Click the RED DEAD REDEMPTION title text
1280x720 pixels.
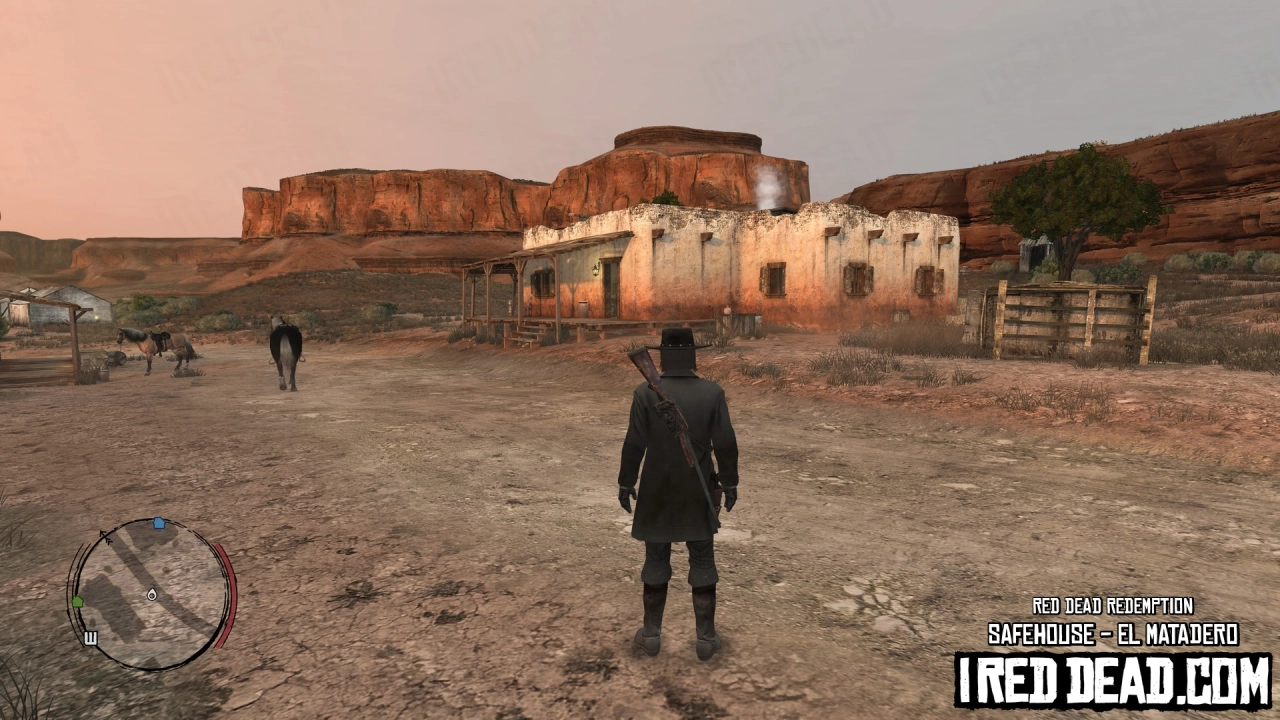point(1112,606)
